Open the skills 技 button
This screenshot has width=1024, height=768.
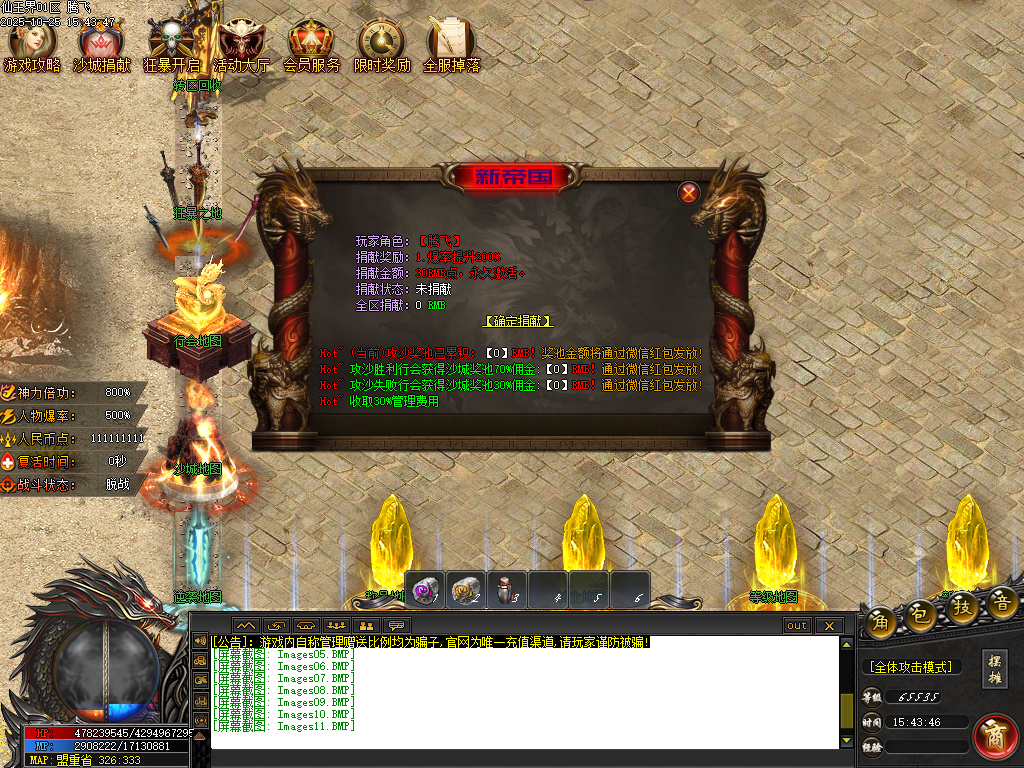pos(963,604)
